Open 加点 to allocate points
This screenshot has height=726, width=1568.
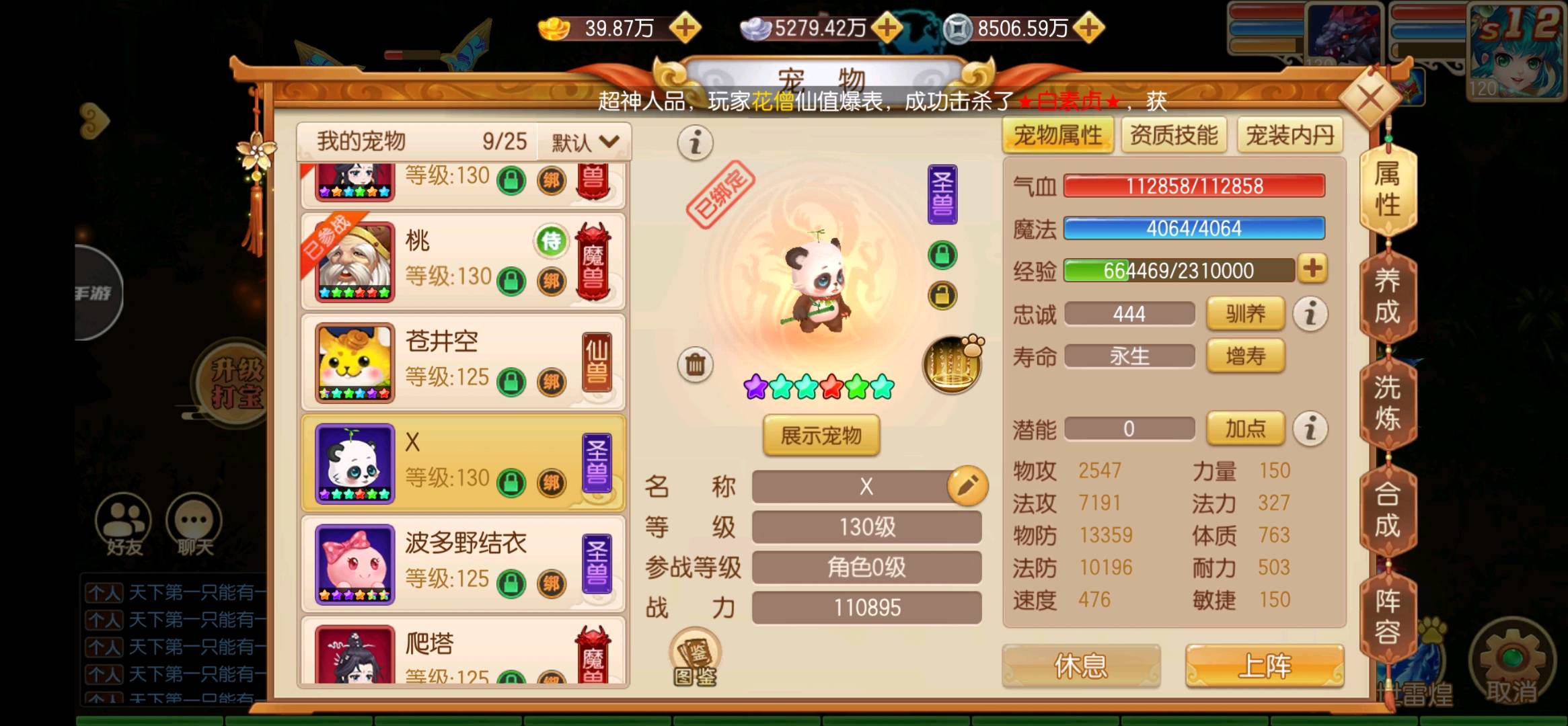click(x=1245, y=428)
